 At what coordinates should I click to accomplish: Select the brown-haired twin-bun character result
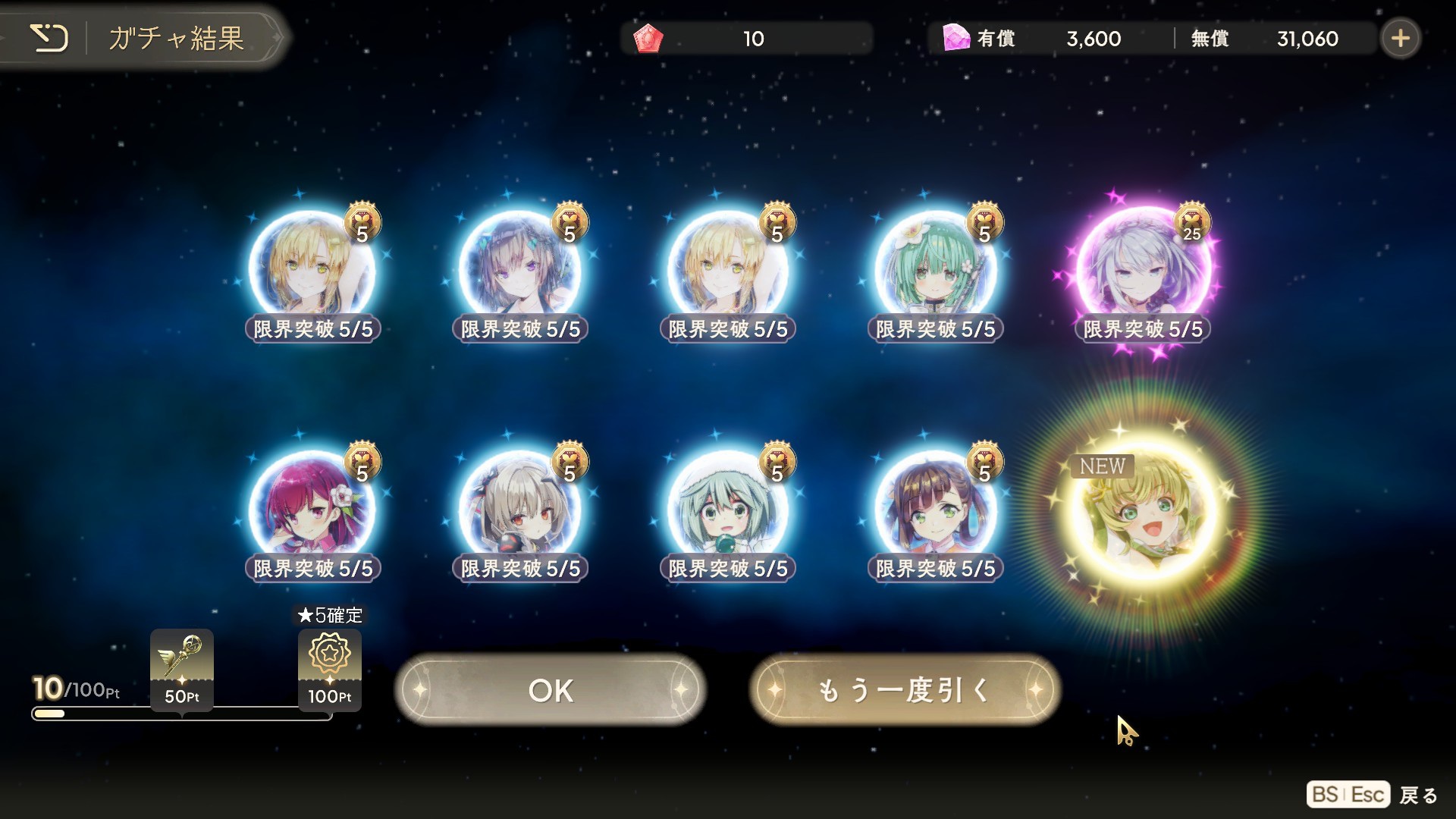[x=935, y=510]
